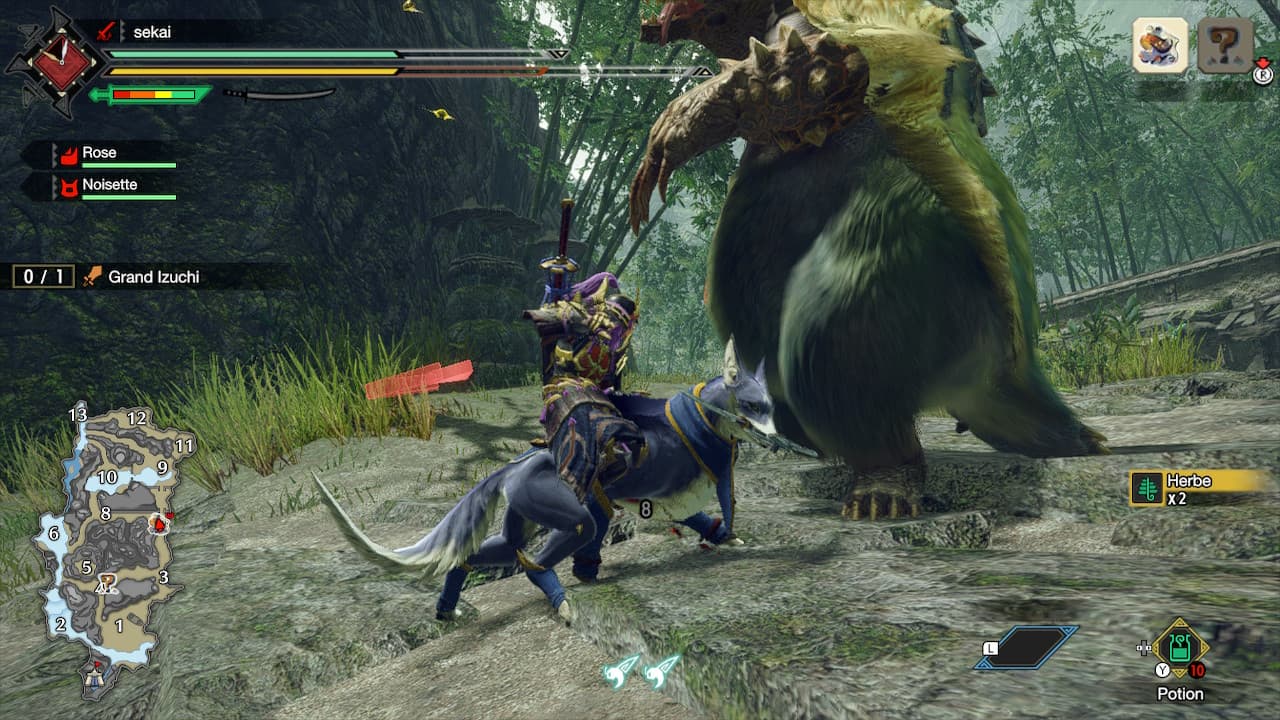Click the Grand Izuchi quest objective
This screenshot has height=720, width=1280.
[x=154, y=277]
